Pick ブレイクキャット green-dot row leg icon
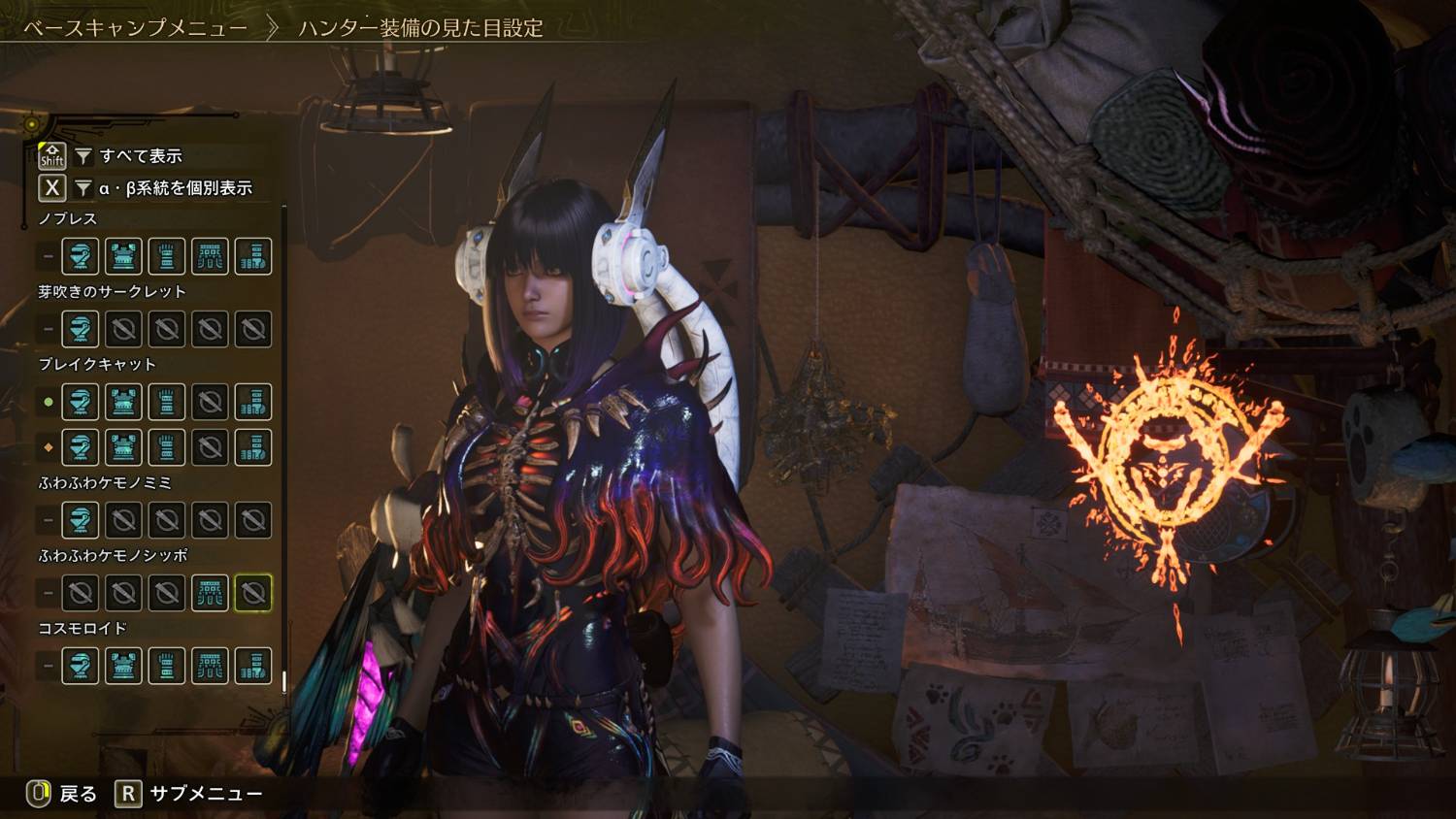This screenshot has width=1456, height=819. (x=253, y=402)
